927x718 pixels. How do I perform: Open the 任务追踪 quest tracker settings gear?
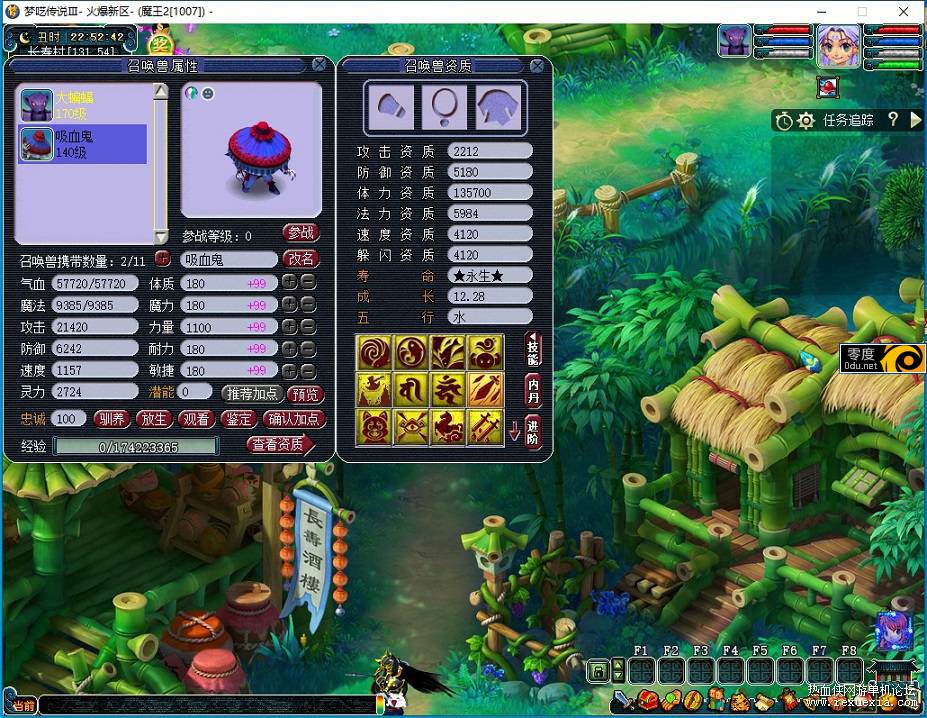point(806,121)
